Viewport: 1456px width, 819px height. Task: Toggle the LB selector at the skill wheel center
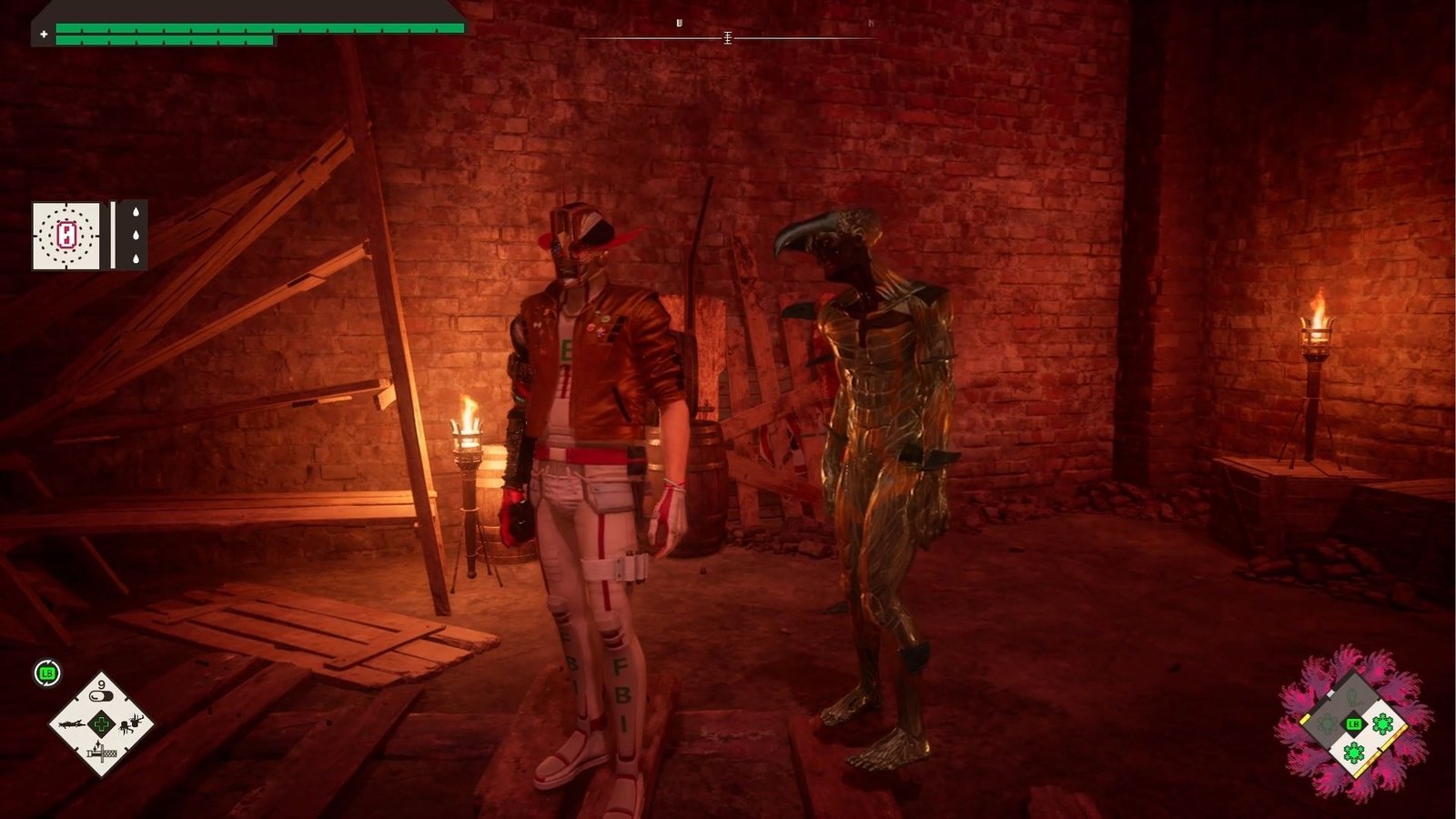tap(1353, 724)
